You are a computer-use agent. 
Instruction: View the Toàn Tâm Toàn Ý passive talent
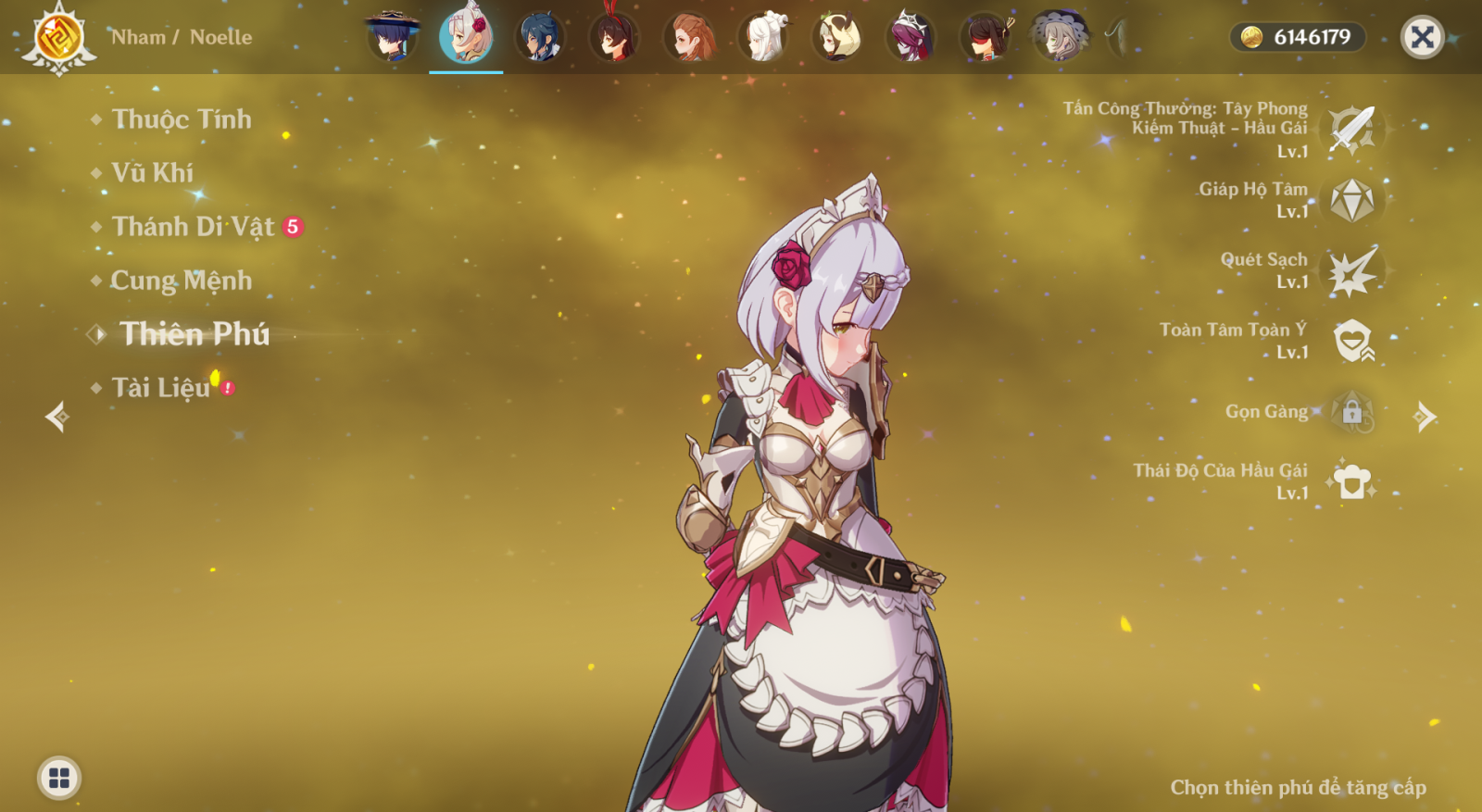click(x=1351, y=341)
